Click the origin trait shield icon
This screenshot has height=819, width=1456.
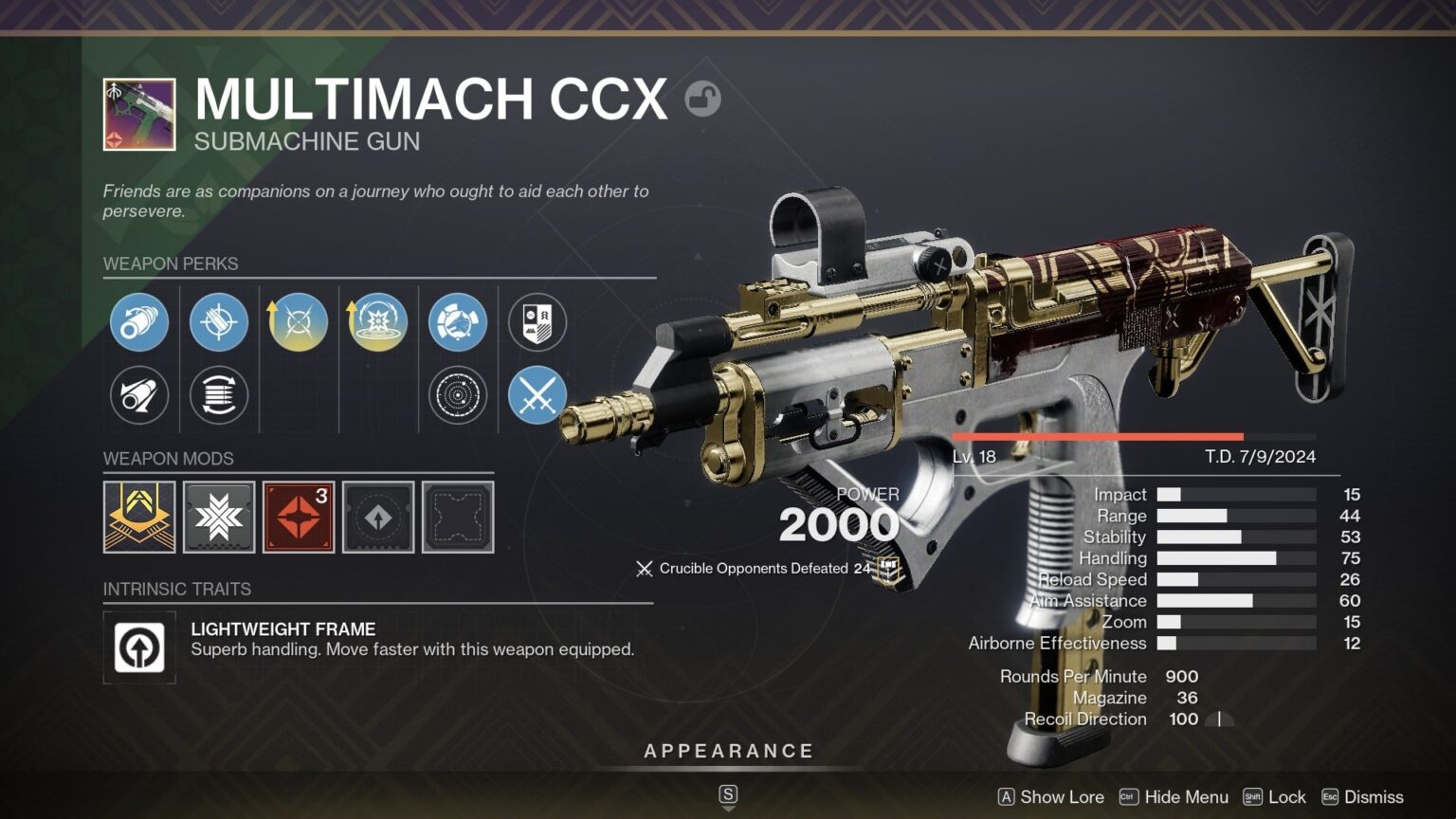(x=537, y=322)
